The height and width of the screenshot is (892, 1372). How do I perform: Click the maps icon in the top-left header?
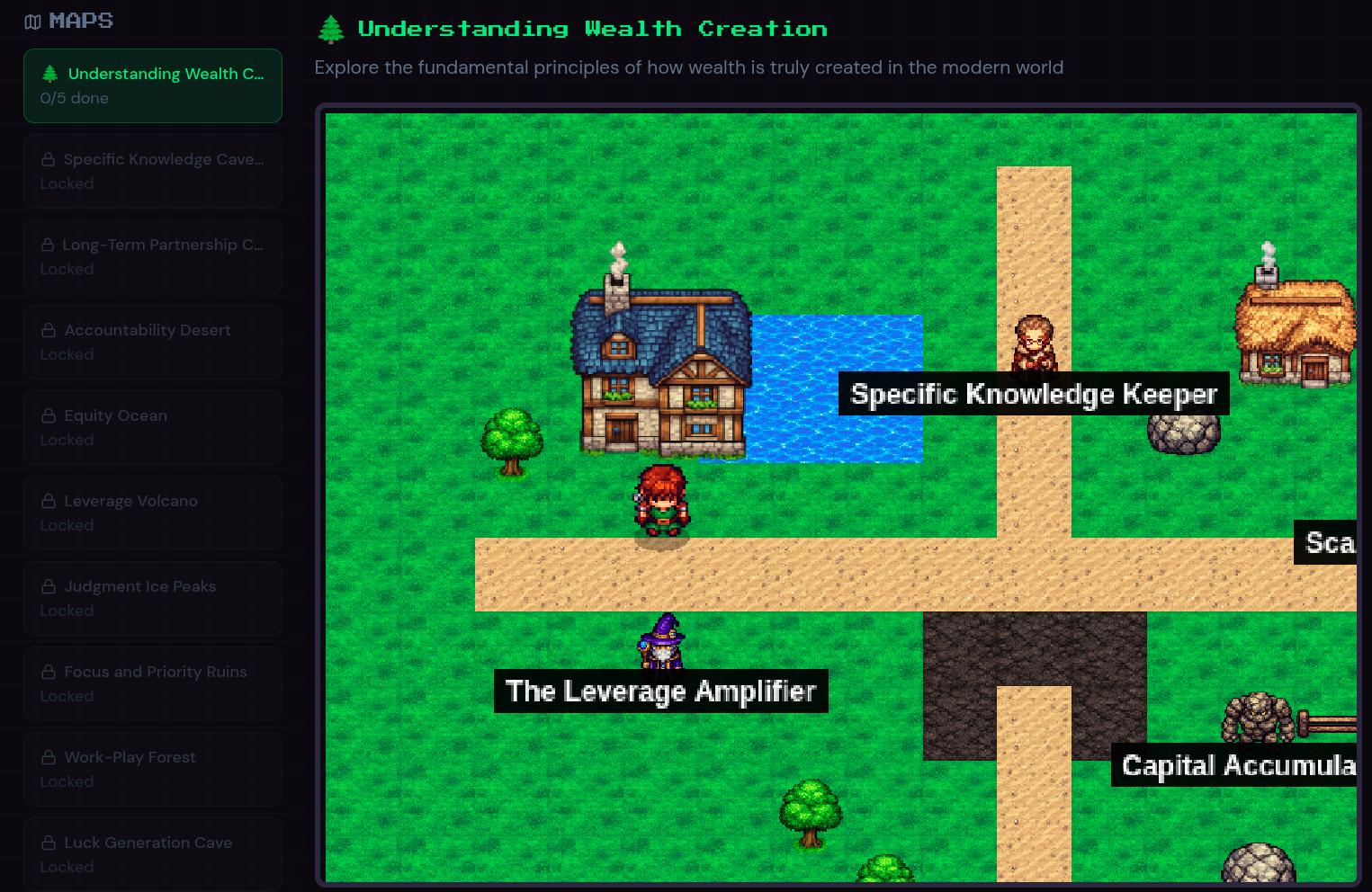pos(33,20)
